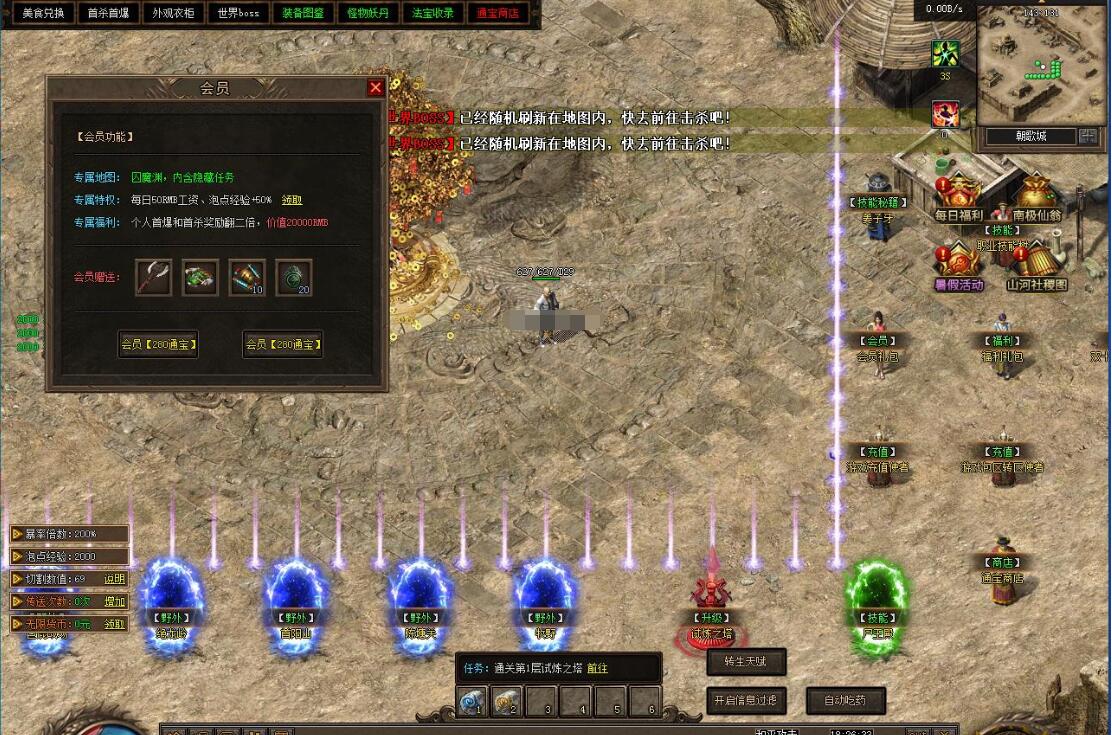Open the 外观衣柜 wardrobe
The width and height of the screenshot is (1112, 735).
click(x=173, y=13)
